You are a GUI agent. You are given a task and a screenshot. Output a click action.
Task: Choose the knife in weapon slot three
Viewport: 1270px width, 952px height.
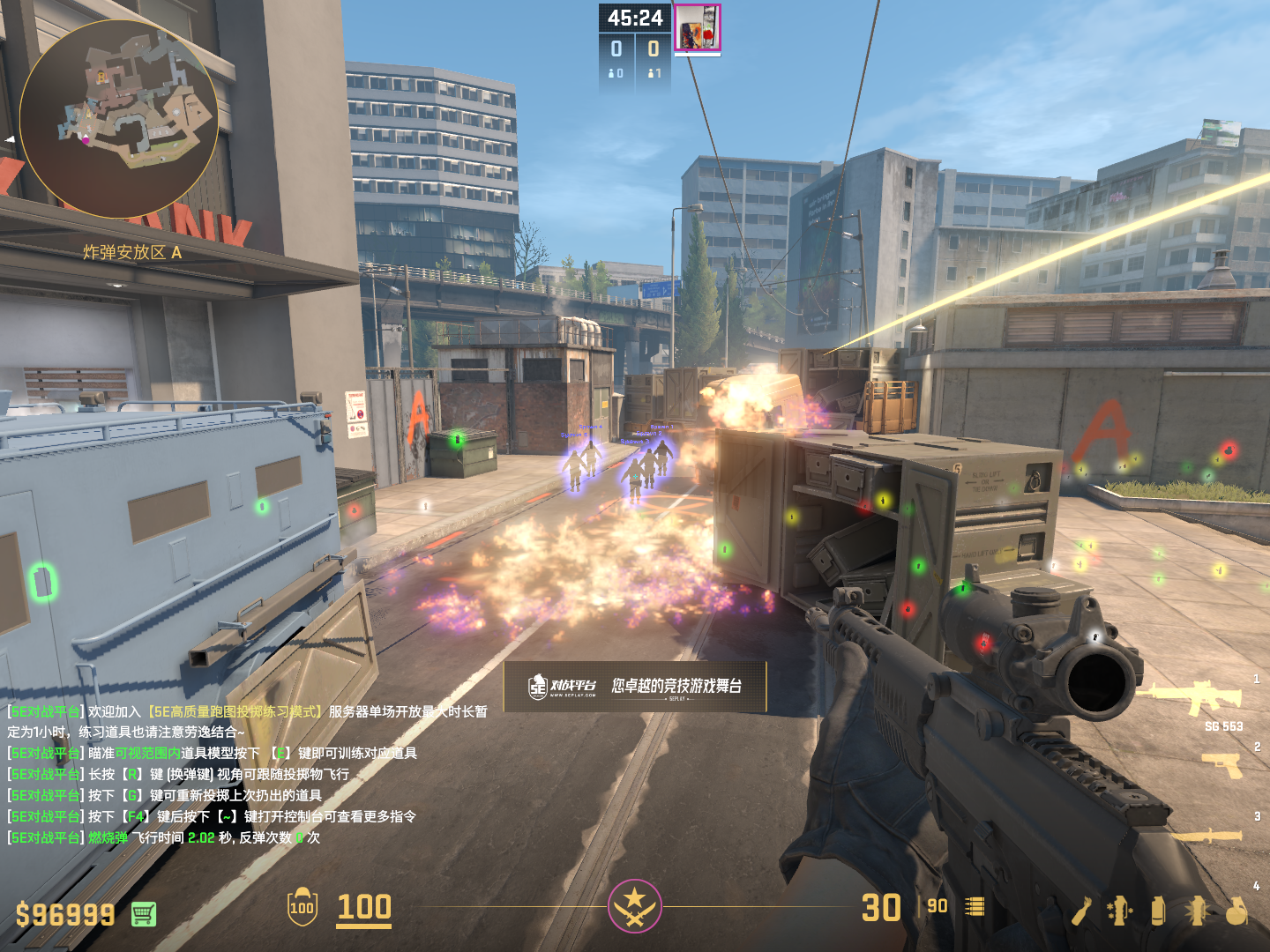tap(1206, 835)
